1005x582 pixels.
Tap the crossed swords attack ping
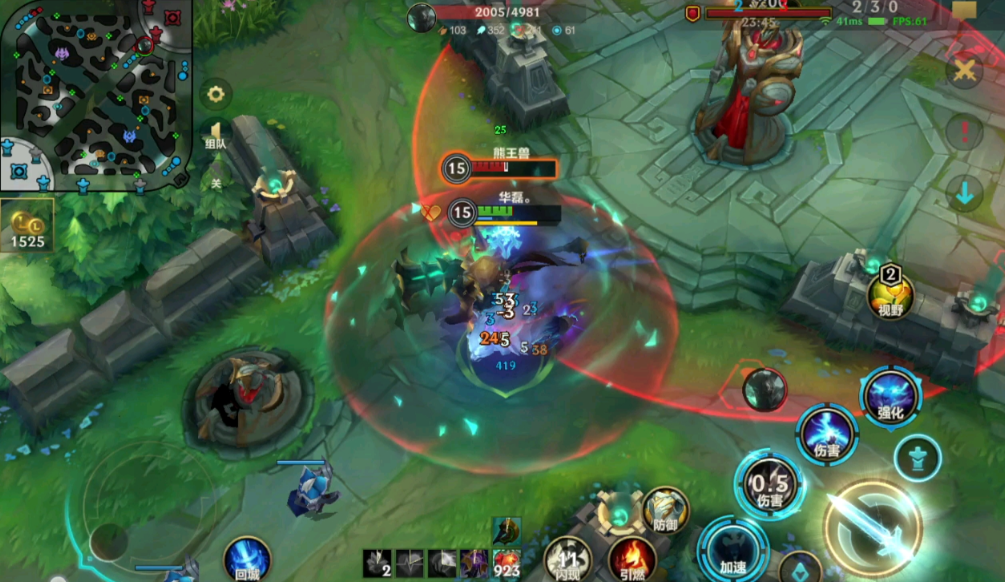[x=965, y=71]
